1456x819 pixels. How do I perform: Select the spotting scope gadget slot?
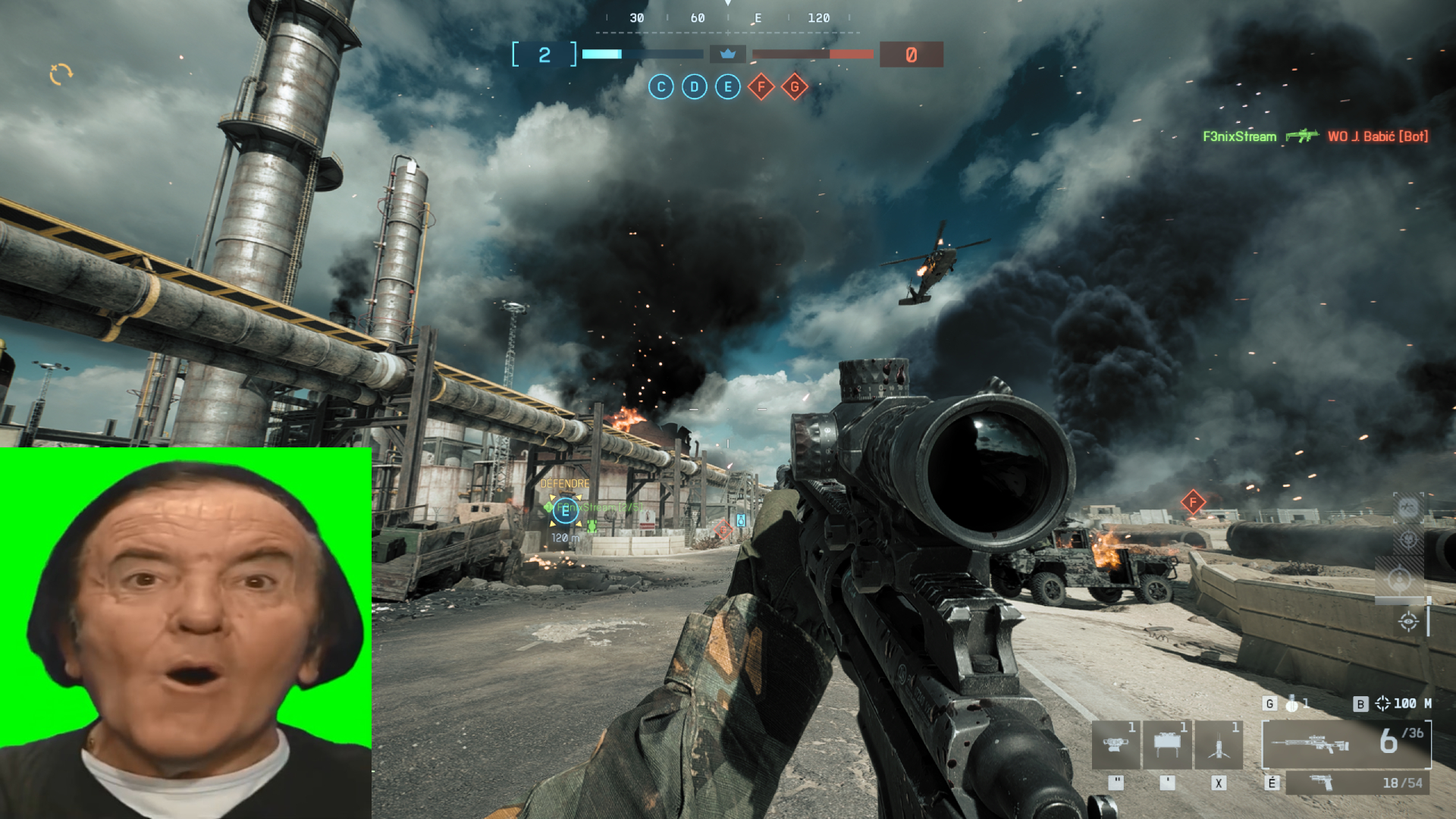click(x=1116, y=745)
